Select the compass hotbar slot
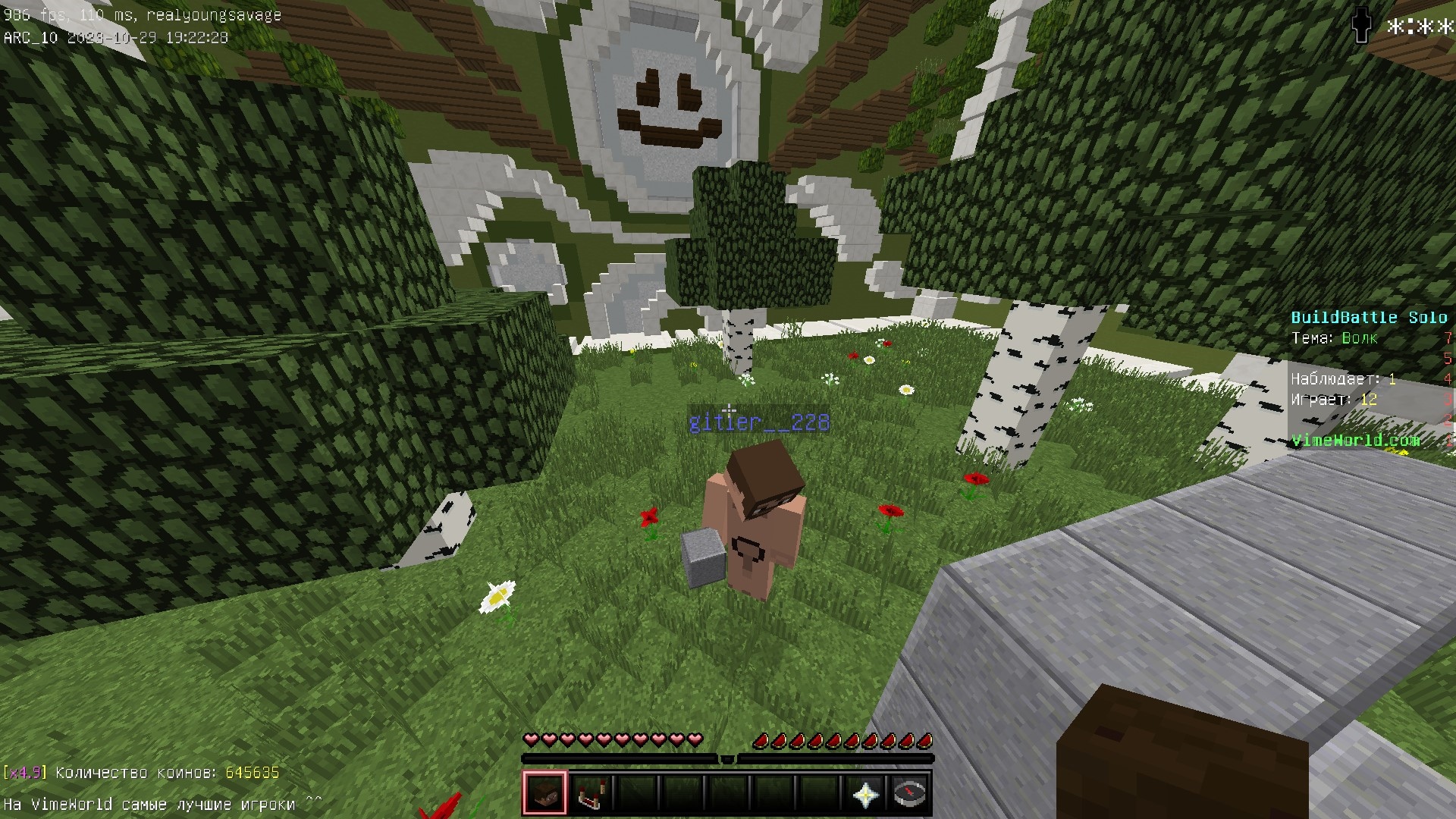This screenshot has width=1456, height=819. [x=909, y=793]
